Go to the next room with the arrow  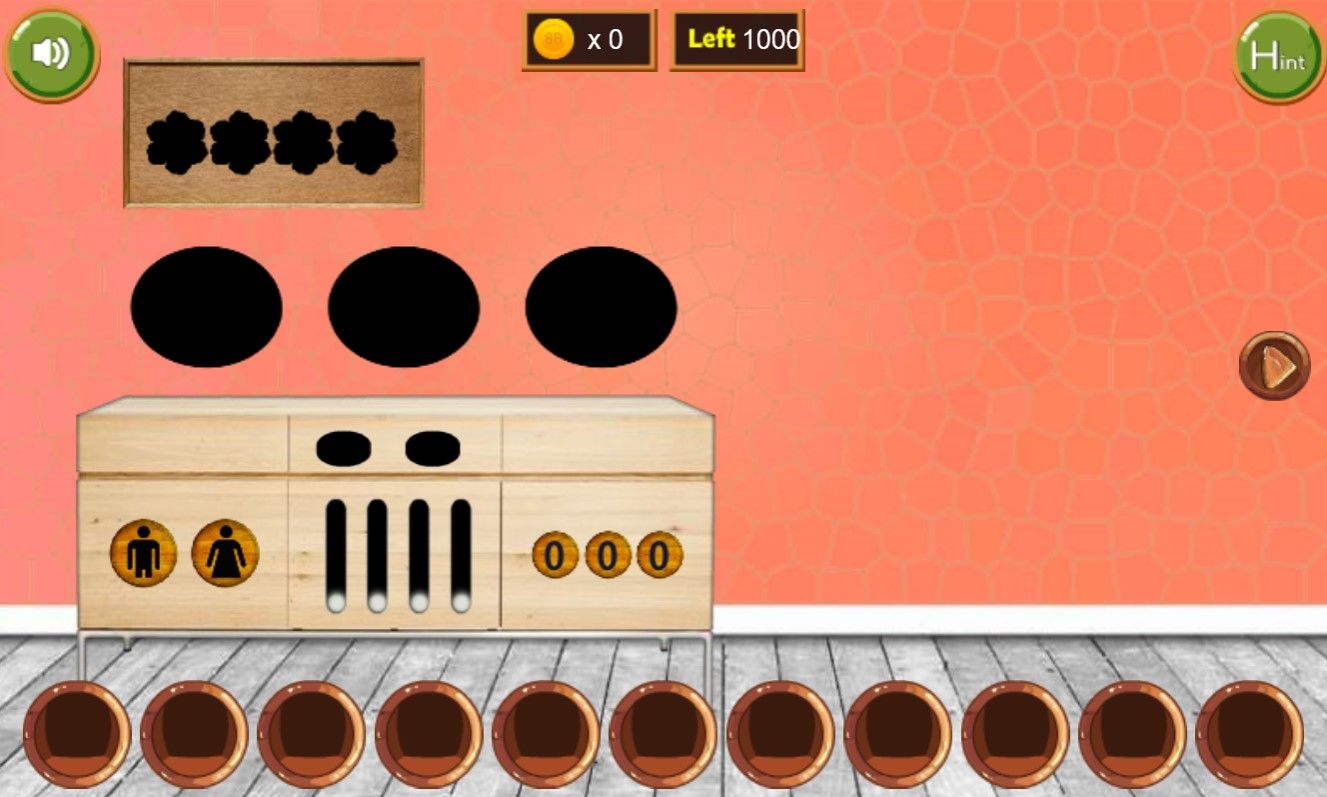[x=1275, y=366]
